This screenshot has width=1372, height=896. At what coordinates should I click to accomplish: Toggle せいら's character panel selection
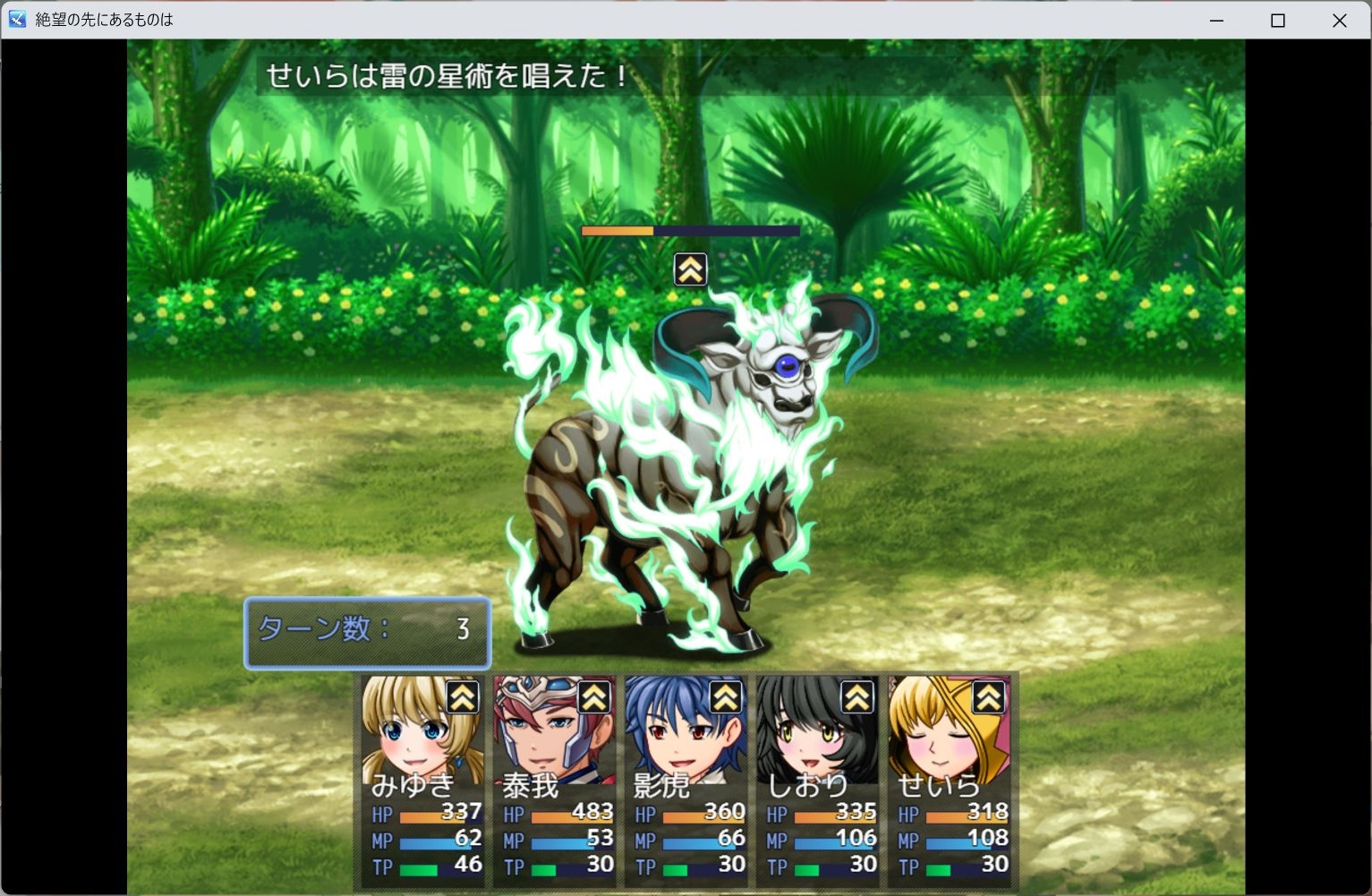[x=950, y=779]
